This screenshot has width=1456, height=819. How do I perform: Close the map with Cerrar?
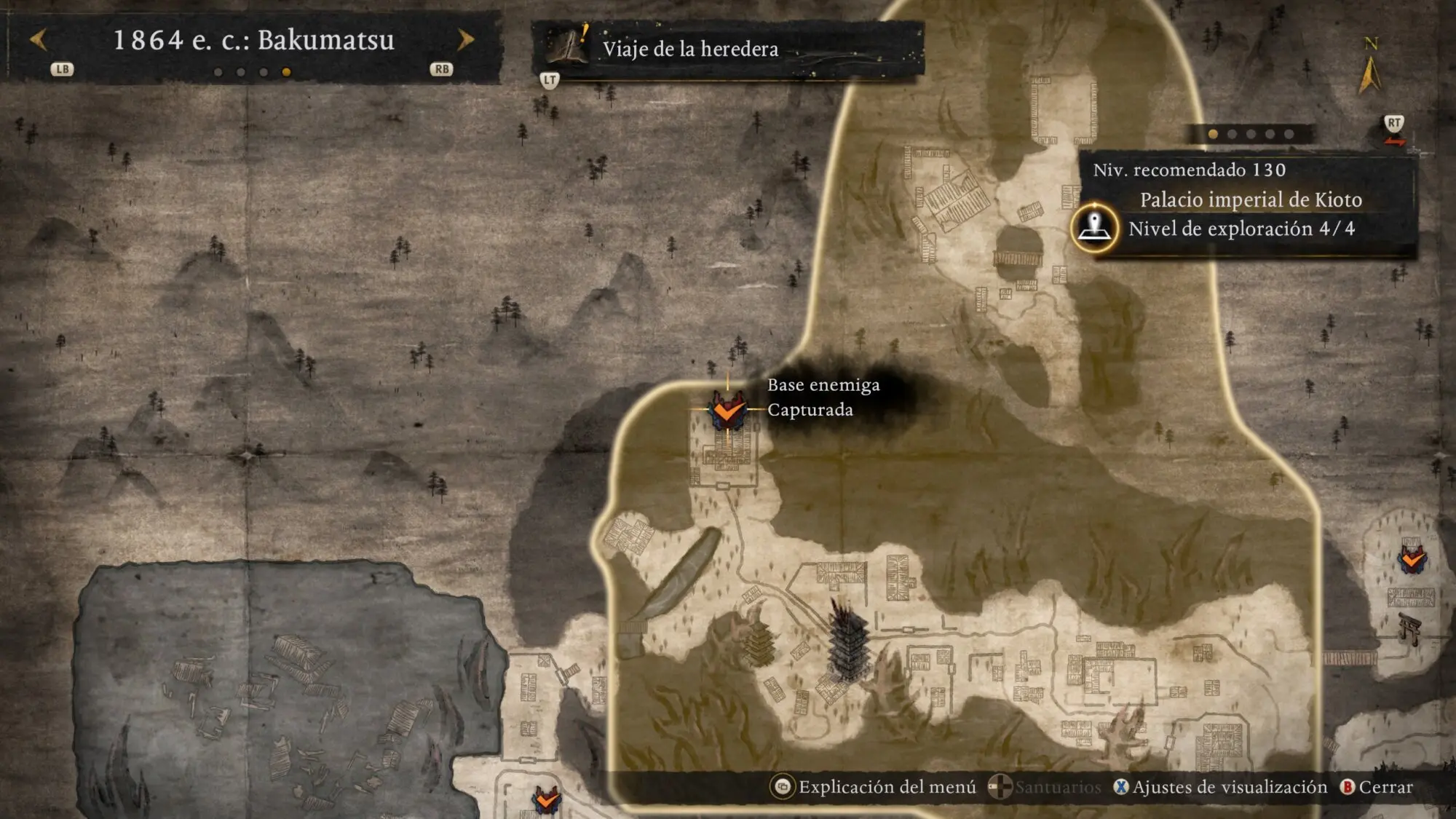1376,787
